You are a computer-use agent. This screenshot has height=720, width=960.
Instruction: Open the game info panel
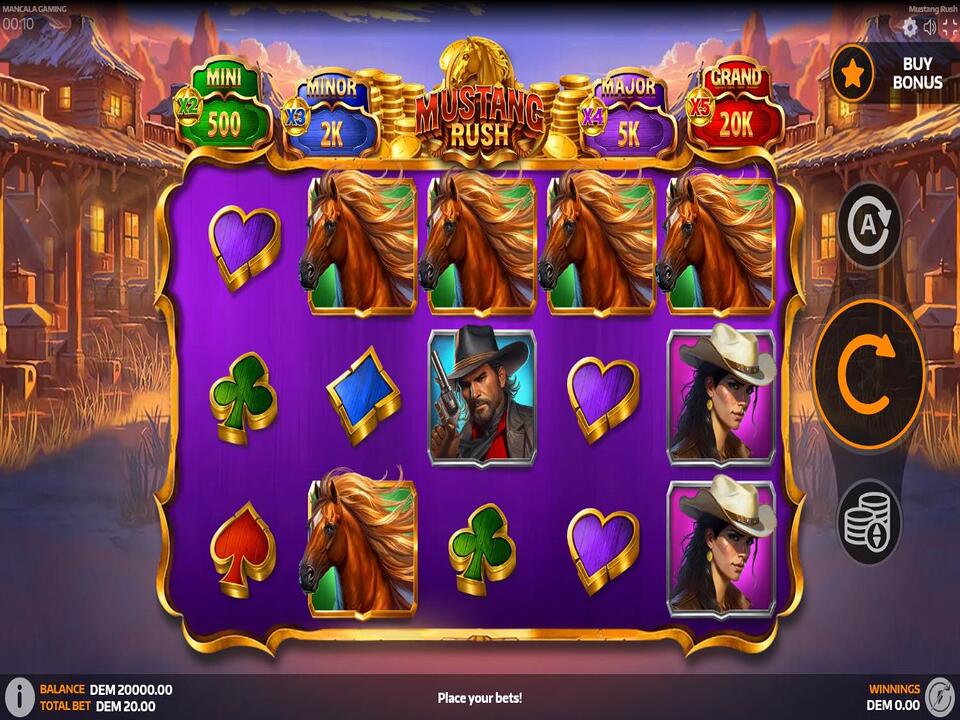coord(19,697)
